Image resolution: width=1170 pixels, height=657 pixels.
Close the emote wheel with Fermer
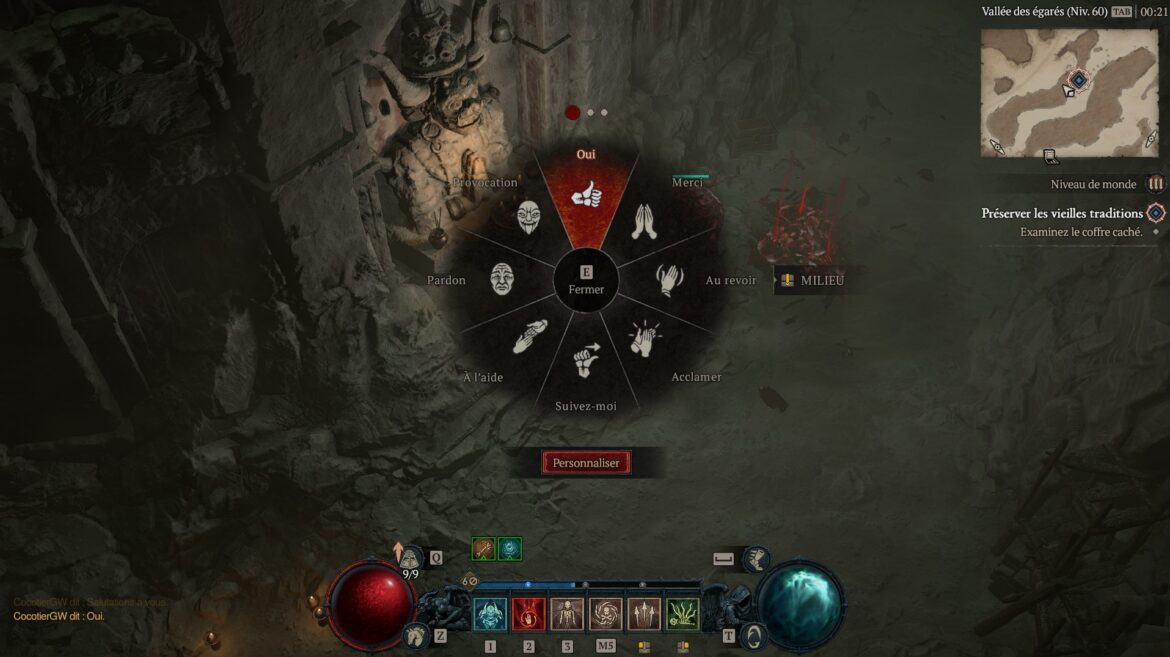[x=586, y=281]
